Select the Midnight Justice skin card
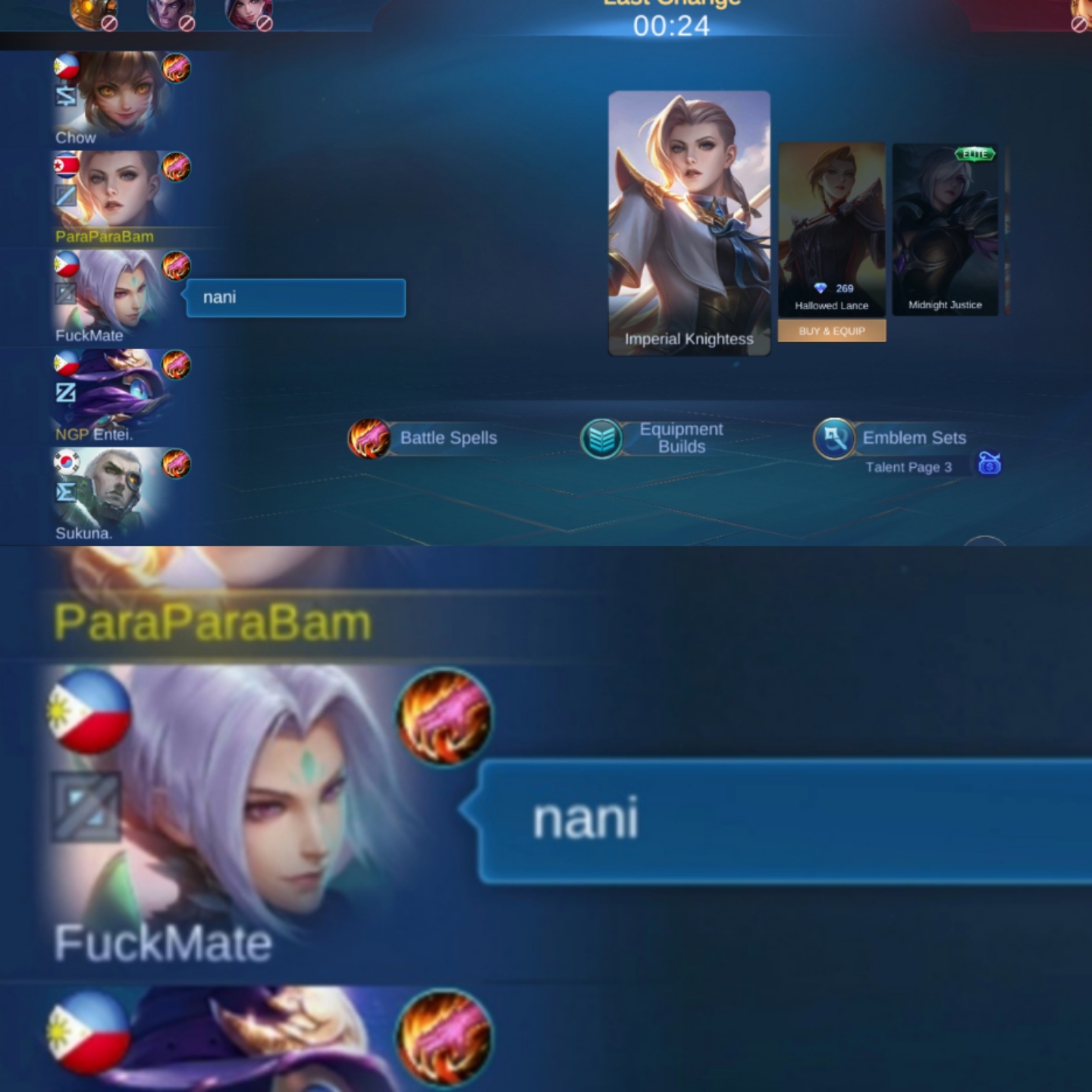The image size is (1092, 1092). 945,227
